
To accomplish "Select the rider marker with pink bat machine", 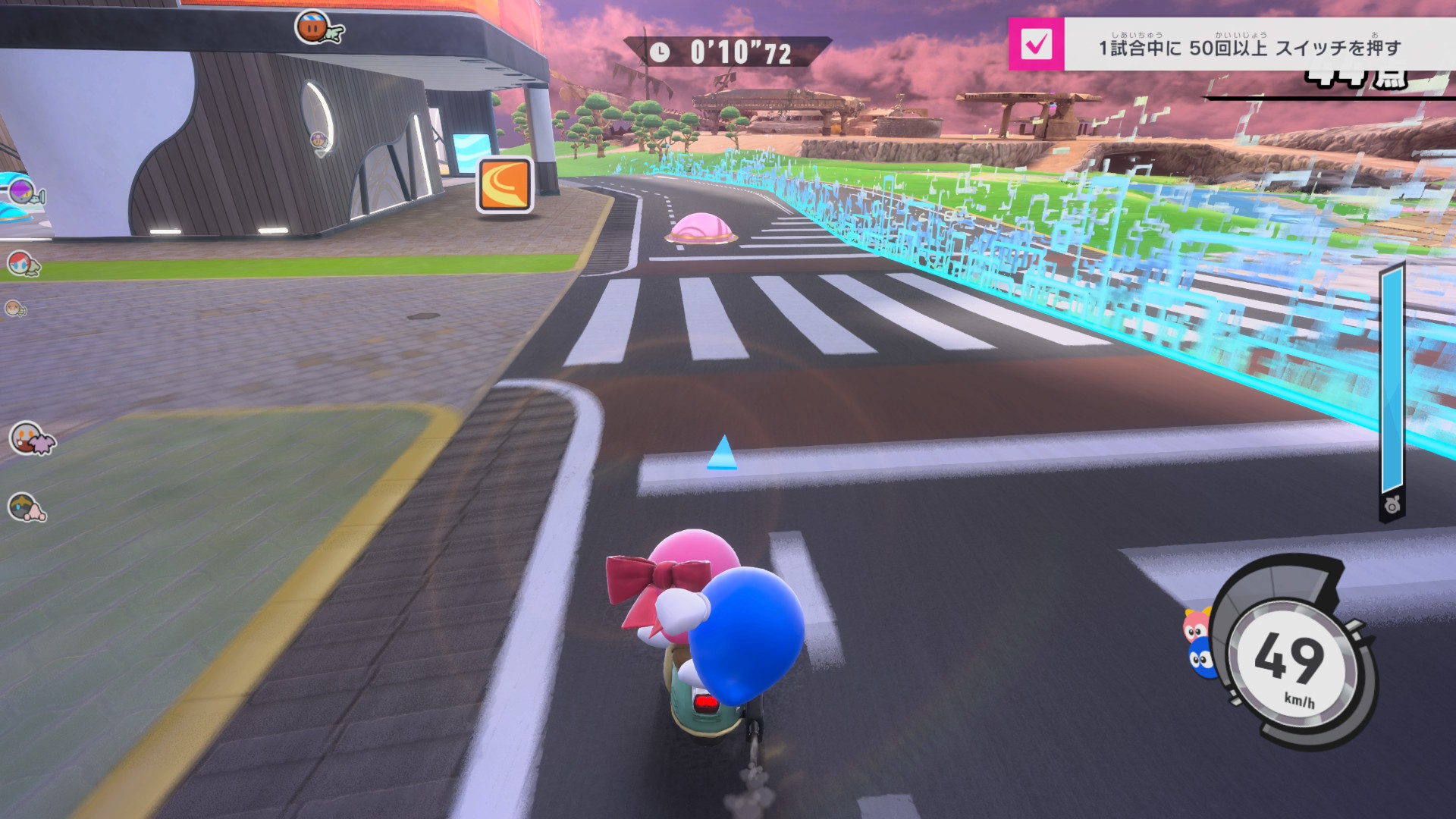I will (x=30, y=438).
